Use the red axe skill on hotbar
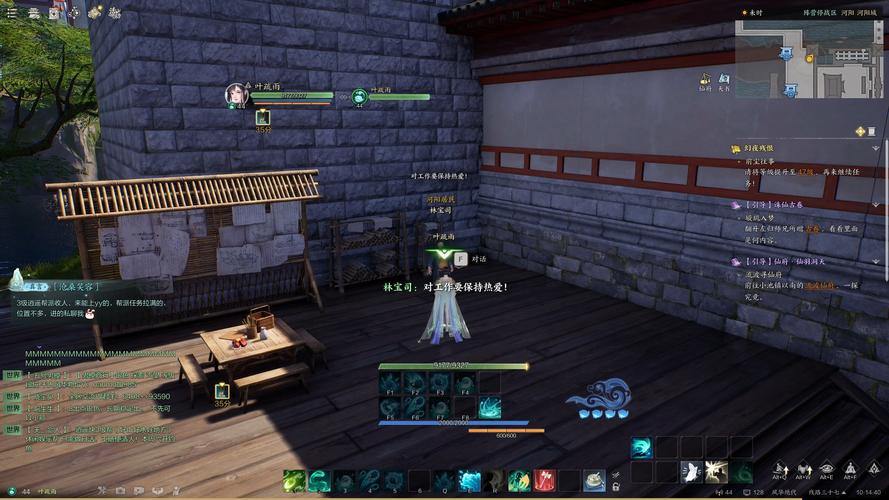Viewport: 889px width, 500px height. point(544,480)
